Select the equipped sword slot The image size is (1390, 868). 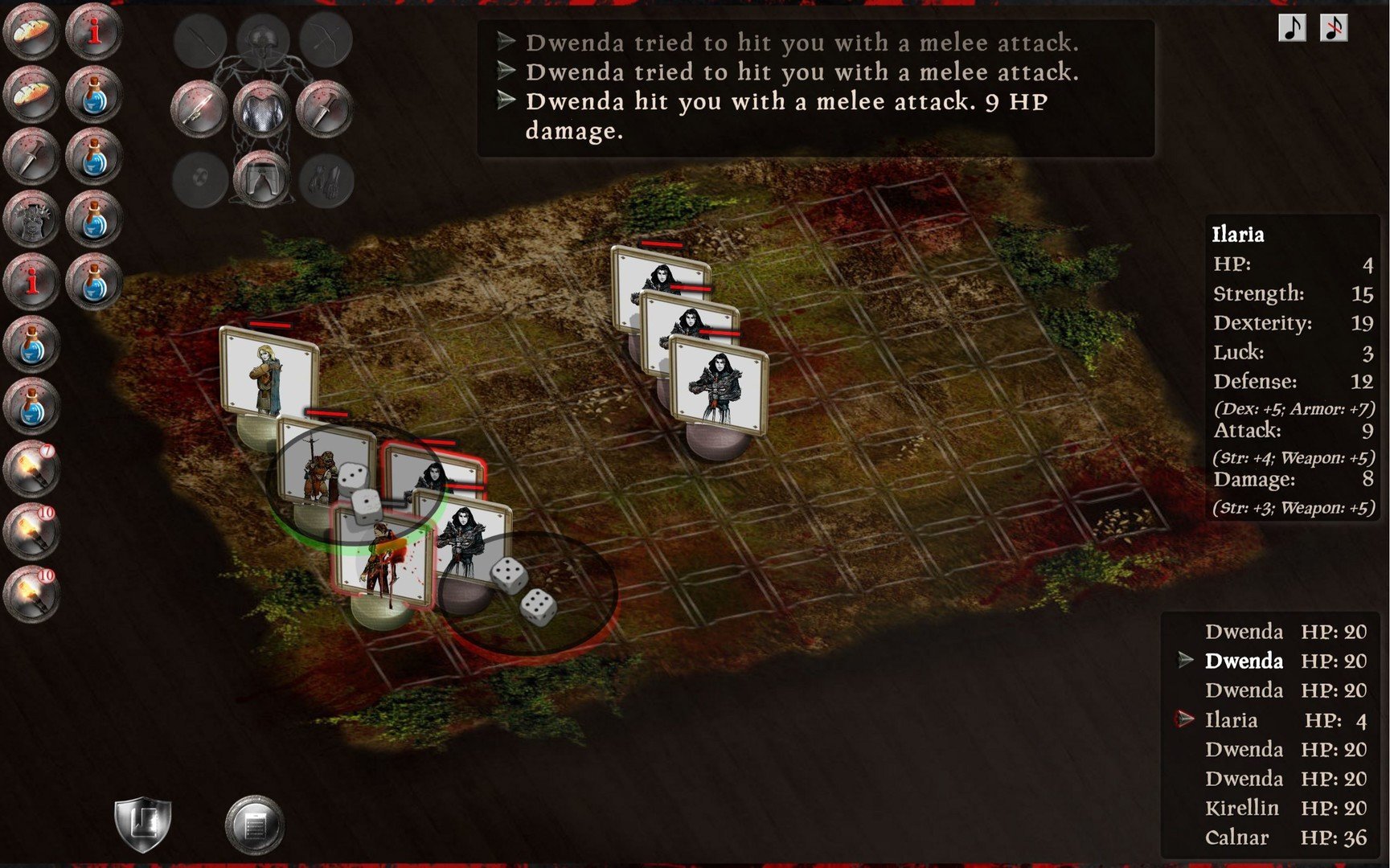pos(199,108)
